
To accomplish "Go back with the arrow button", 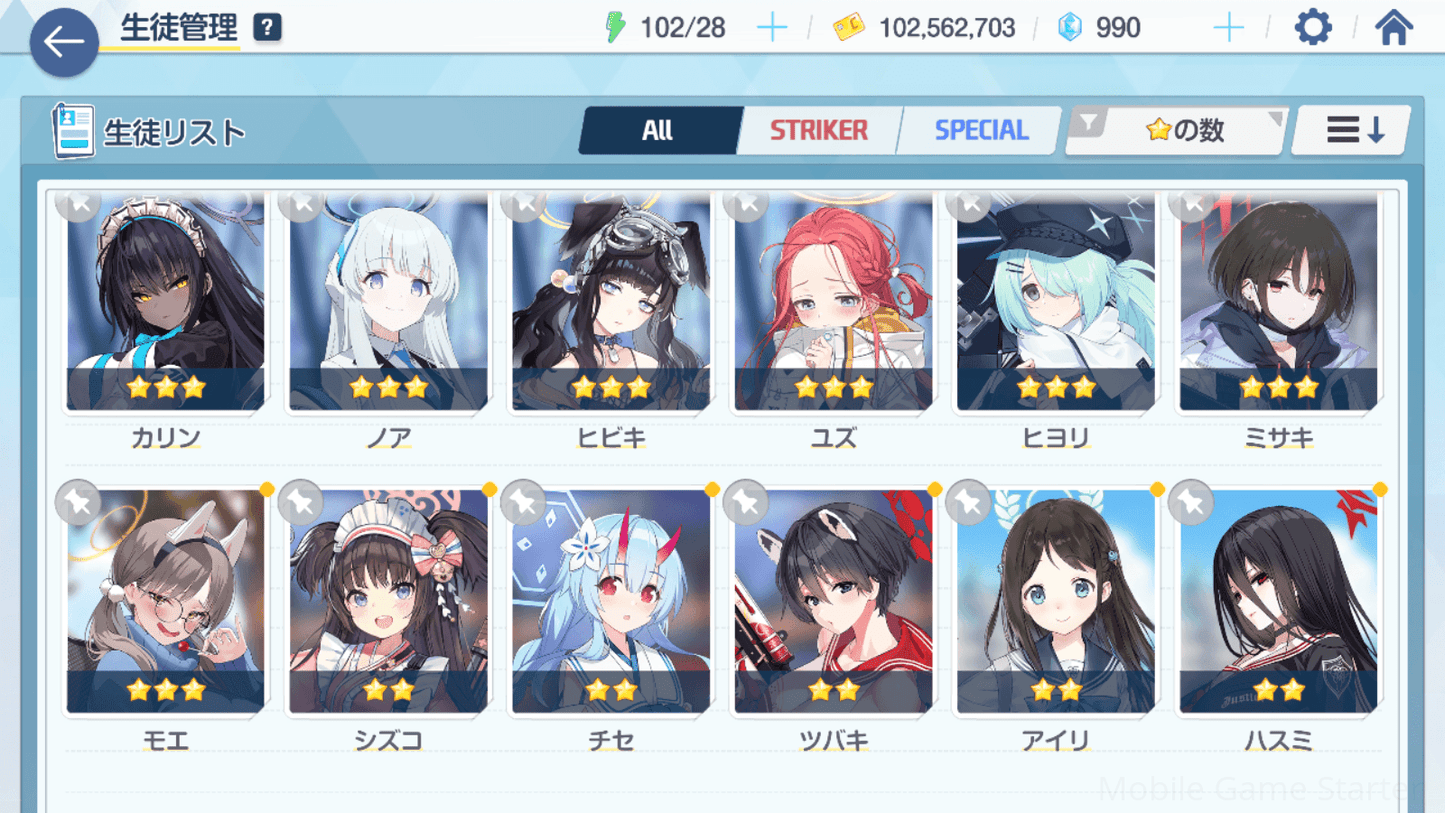I will click(x=64, y=42).
